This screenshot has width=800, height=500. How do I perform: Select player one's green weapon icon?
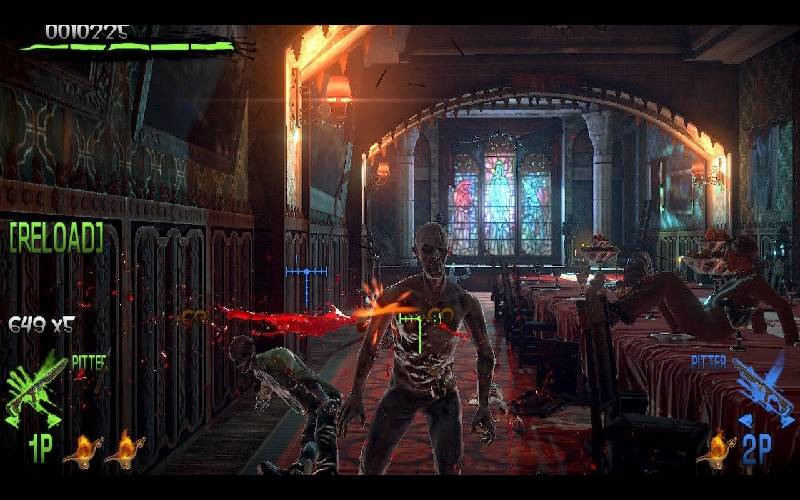[36, 387]
